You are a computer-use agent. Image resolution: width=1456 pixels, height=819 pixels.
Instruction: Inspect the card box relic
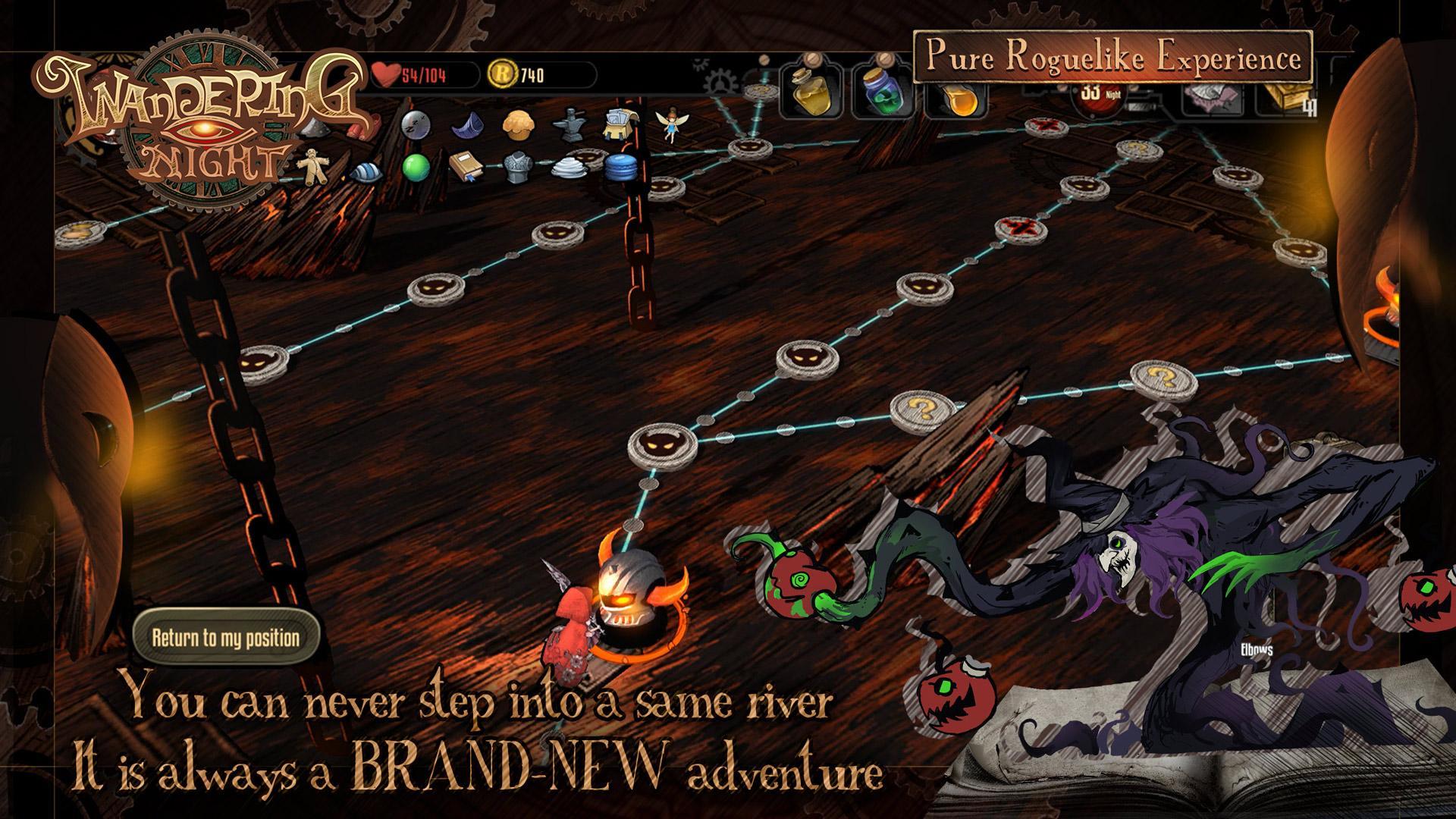click(620, 125)
